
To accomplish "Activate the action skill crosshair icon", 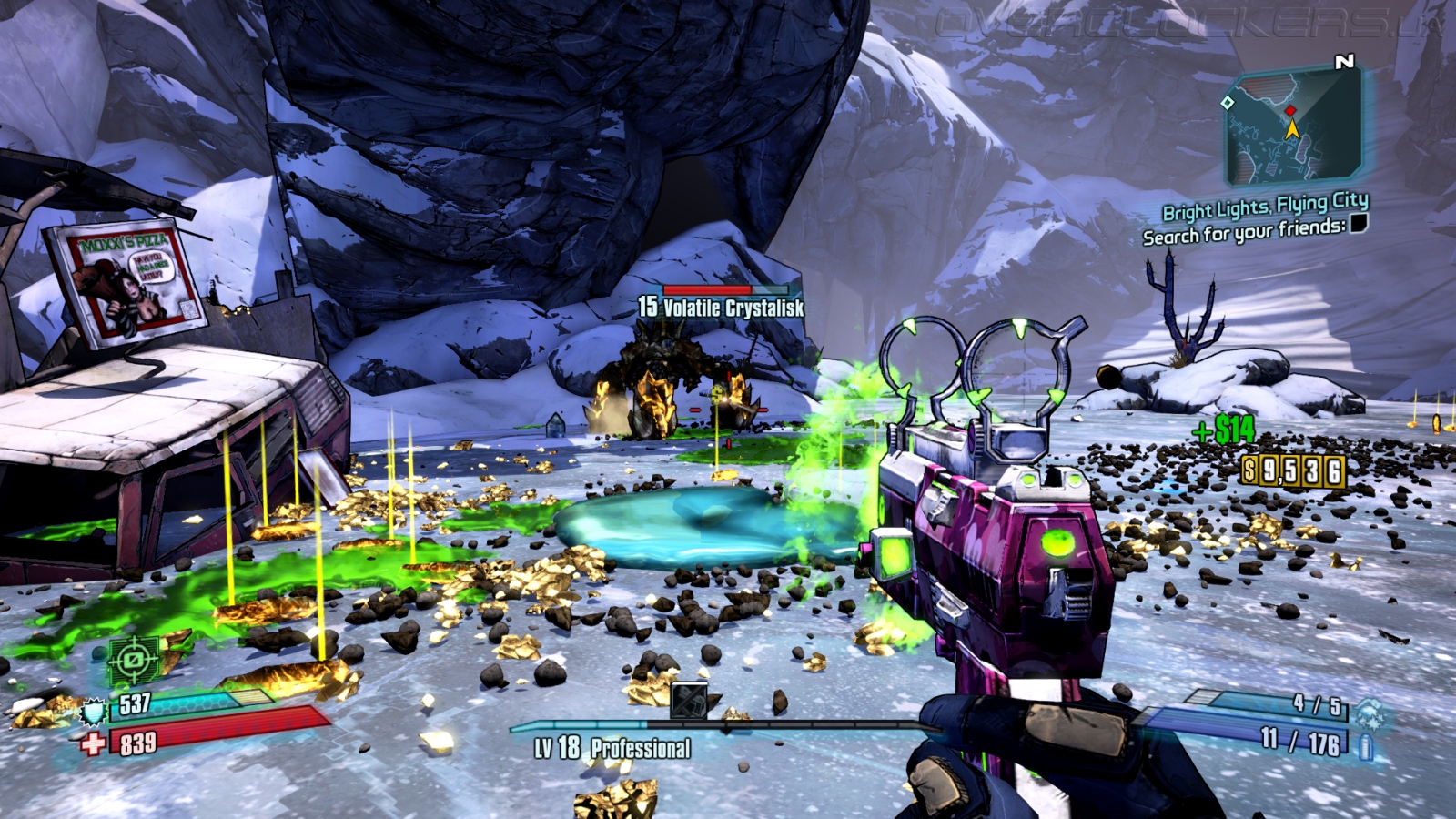I will click(x=134, y=659).
